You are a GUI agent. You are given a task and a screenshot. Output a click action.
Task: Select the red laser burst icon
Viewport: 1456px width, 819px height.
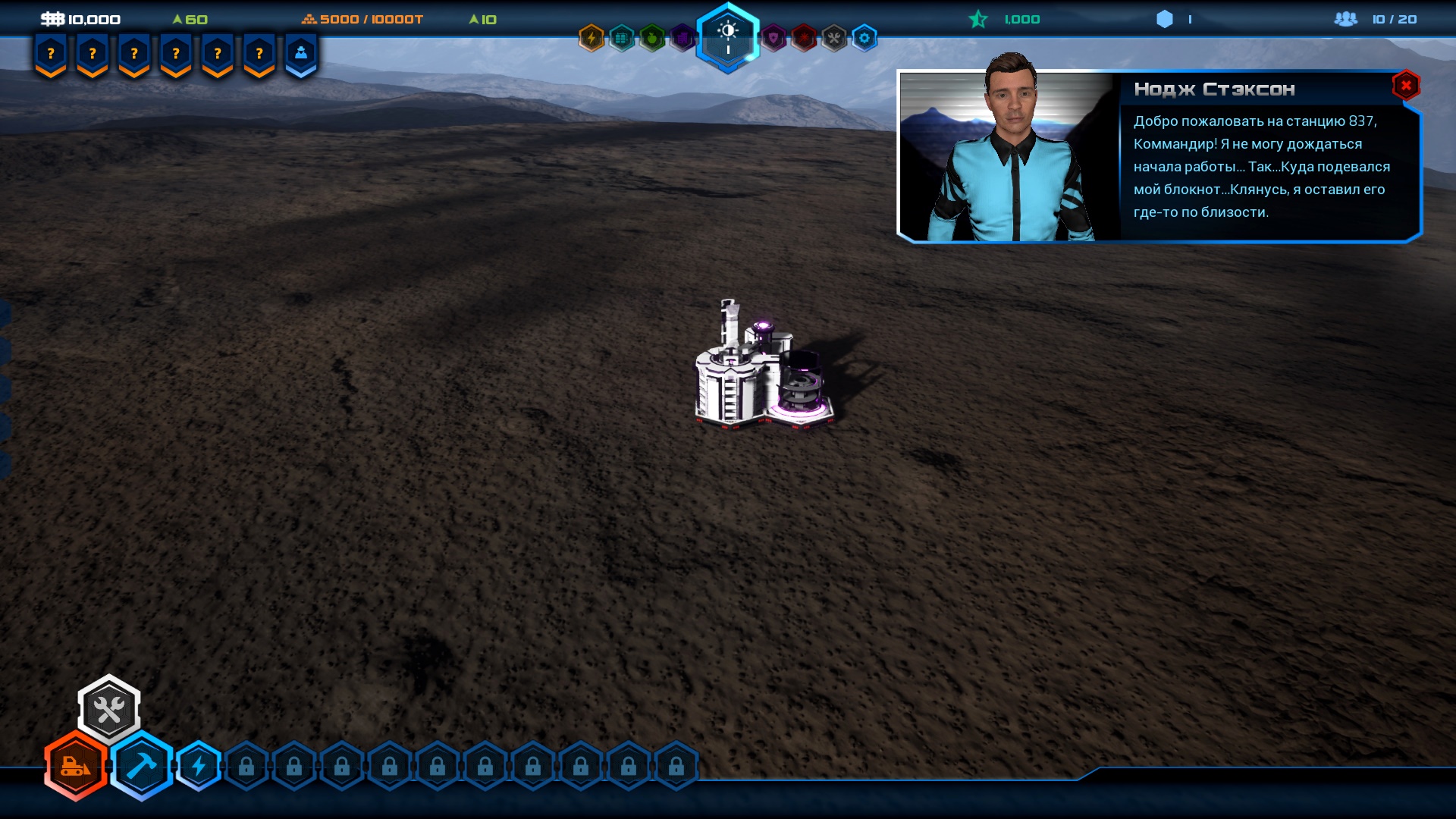[x=804, y=38]
